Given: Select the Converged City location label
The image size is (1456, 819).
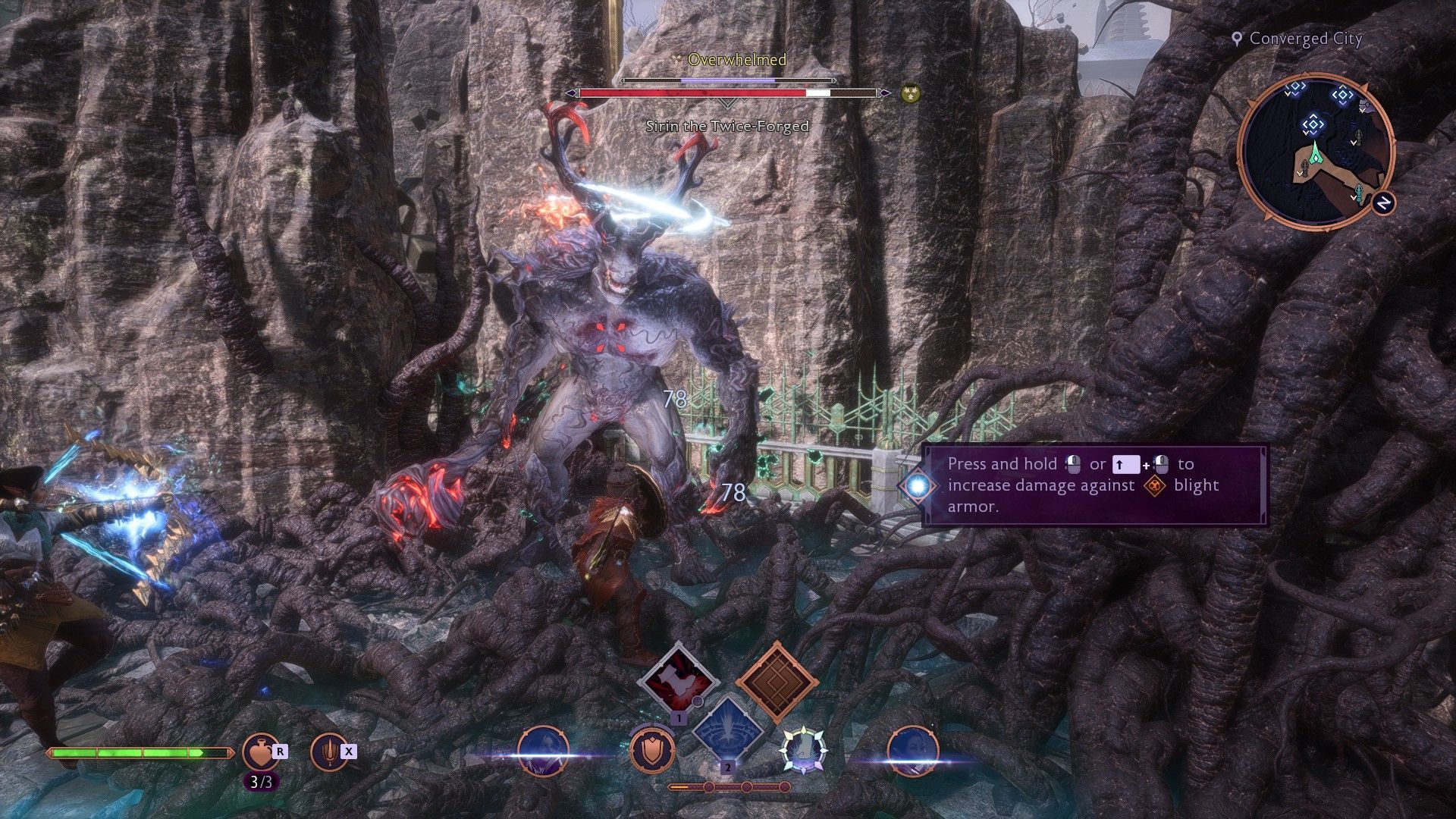Looking at the screenshot, I should coord(1305,39).
